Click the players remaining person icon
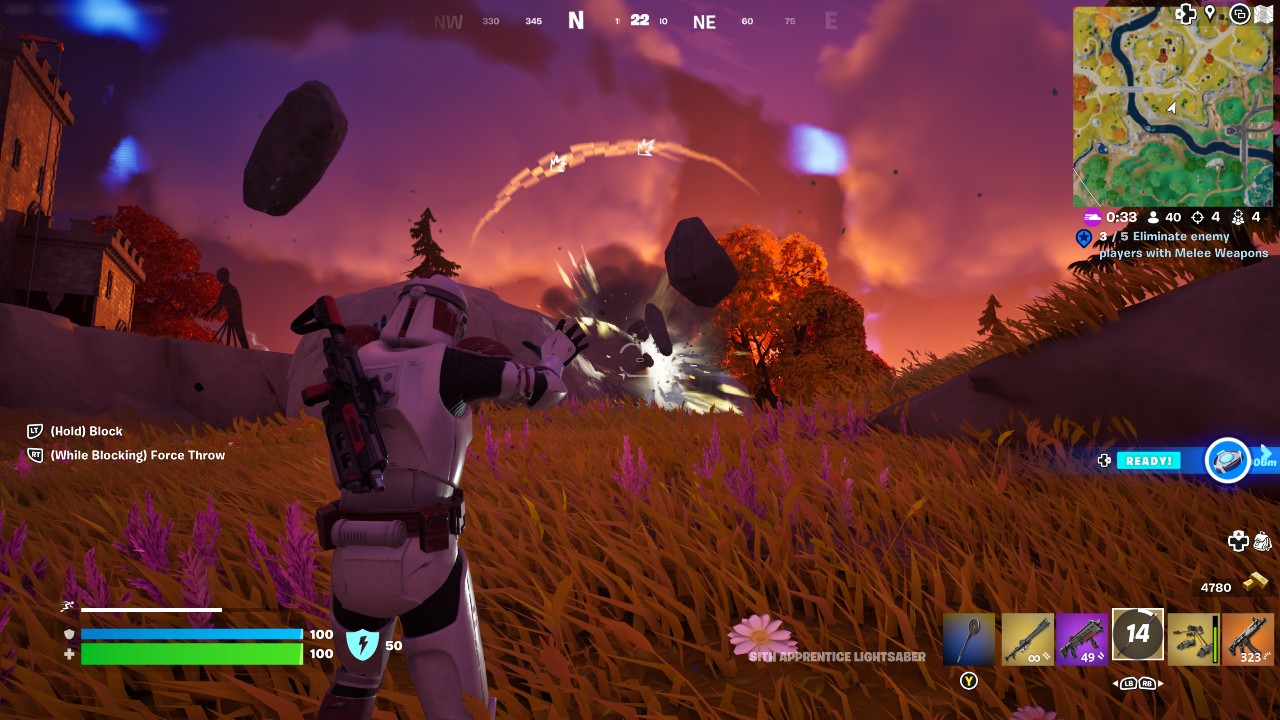This screenshot has height=720, width=1280. (1152, 217)
